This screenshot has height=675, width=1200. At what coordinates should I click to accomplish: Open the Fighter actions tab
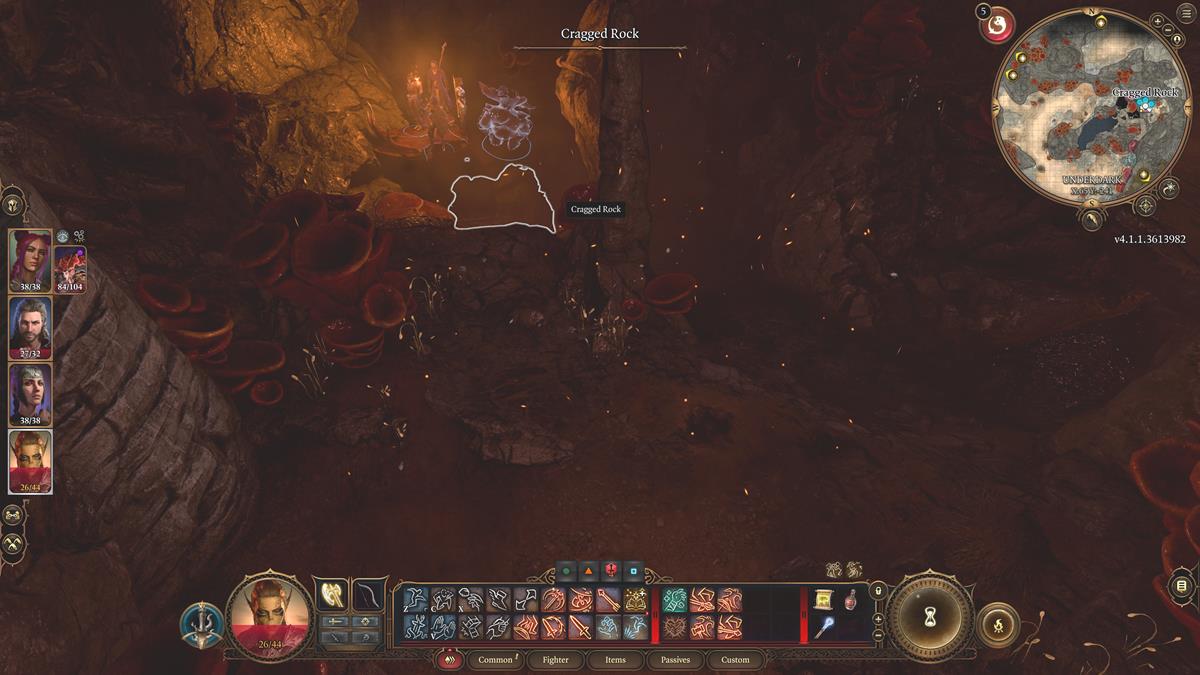pos(555,660)
